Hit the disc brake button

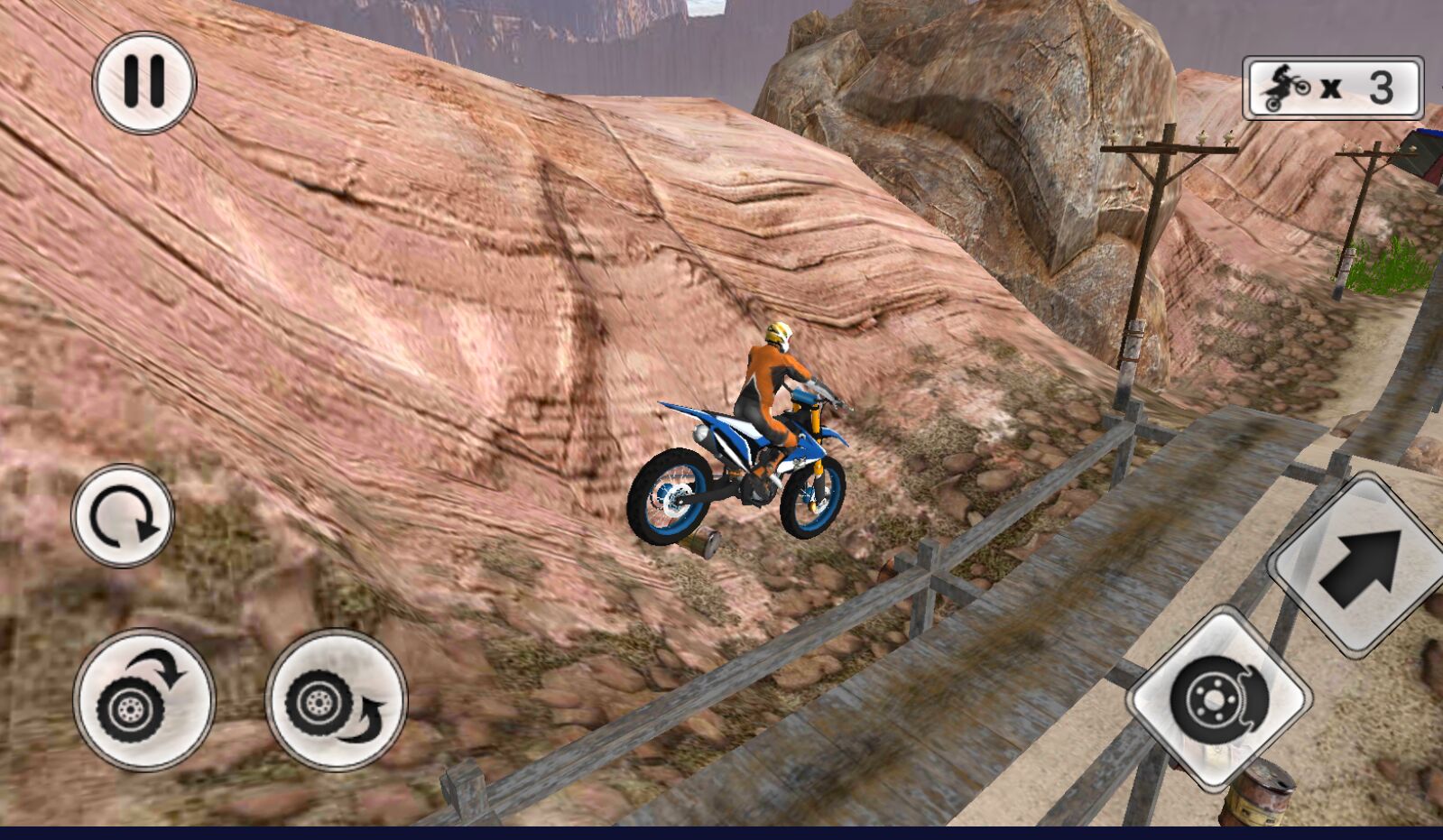pos(1218,699)
